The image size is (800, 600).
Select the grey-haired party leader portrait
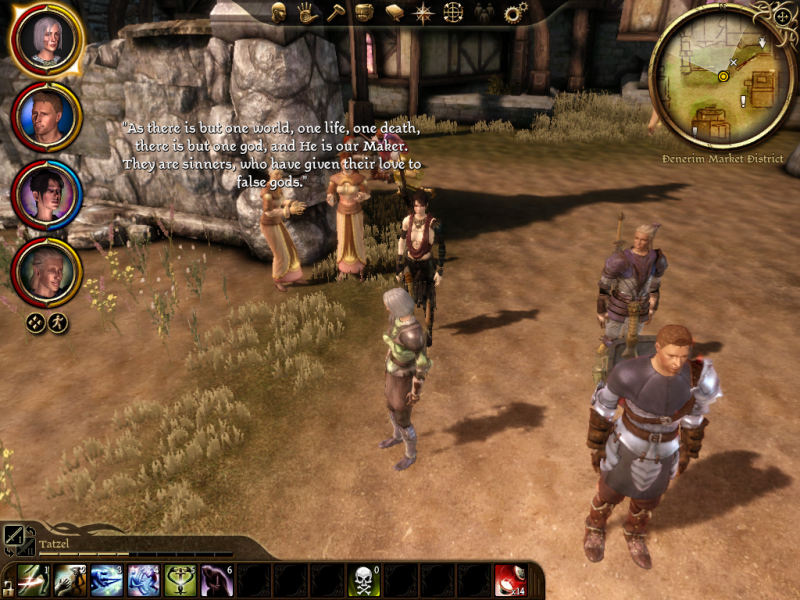tap(46, 41)
